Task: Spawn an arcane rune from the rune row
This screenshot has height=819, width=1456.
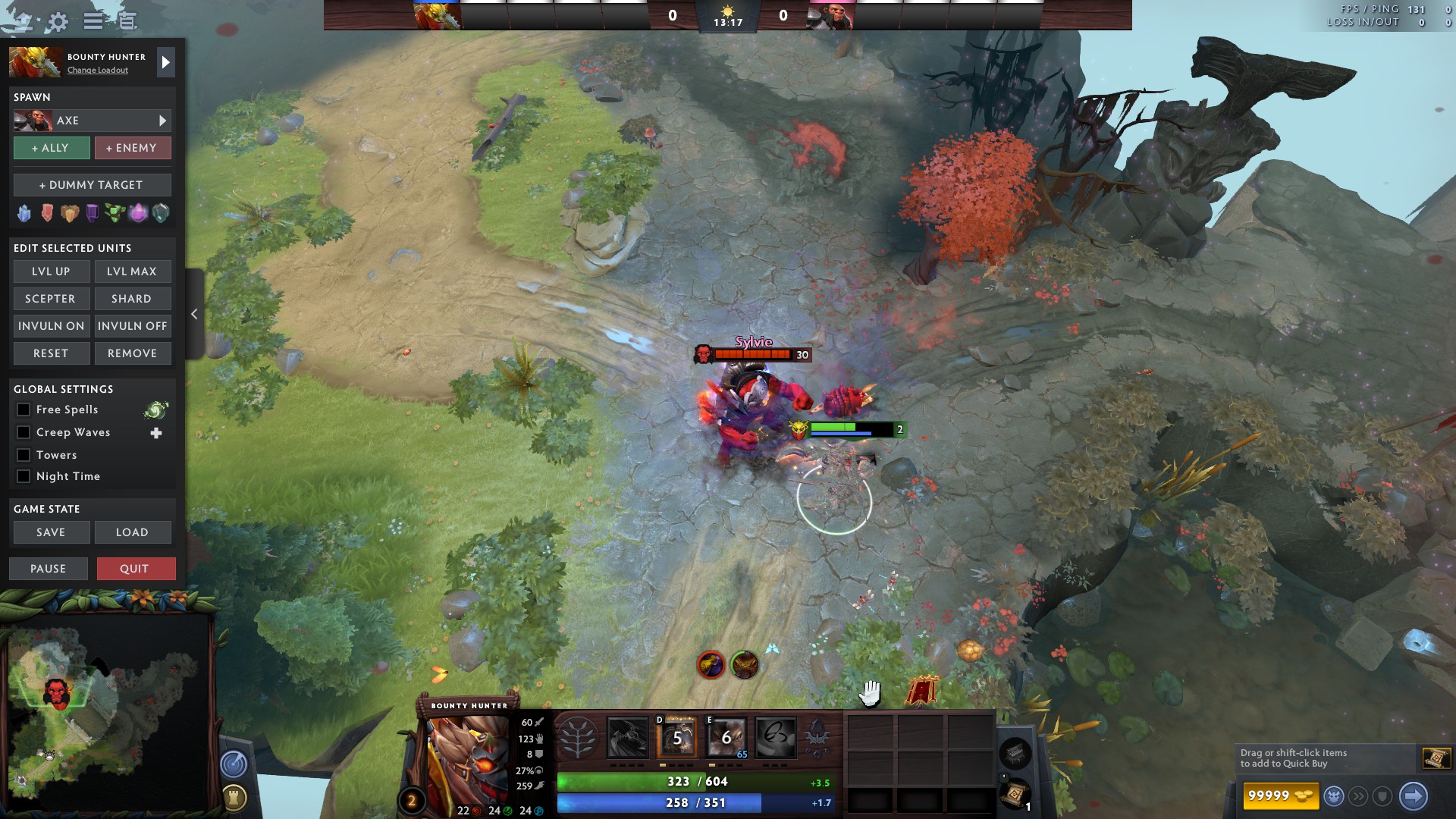Action: 138,213
